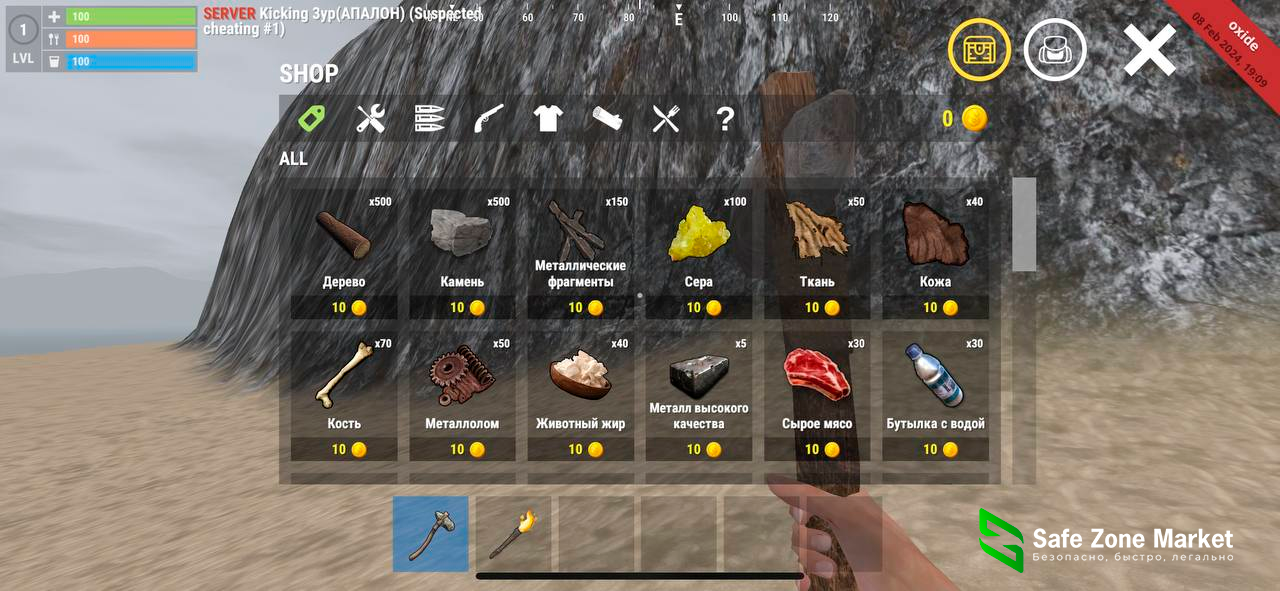This screenshot has width=1280, height=591.
Task: Open the question mark category tab
Action: (725, 119)
